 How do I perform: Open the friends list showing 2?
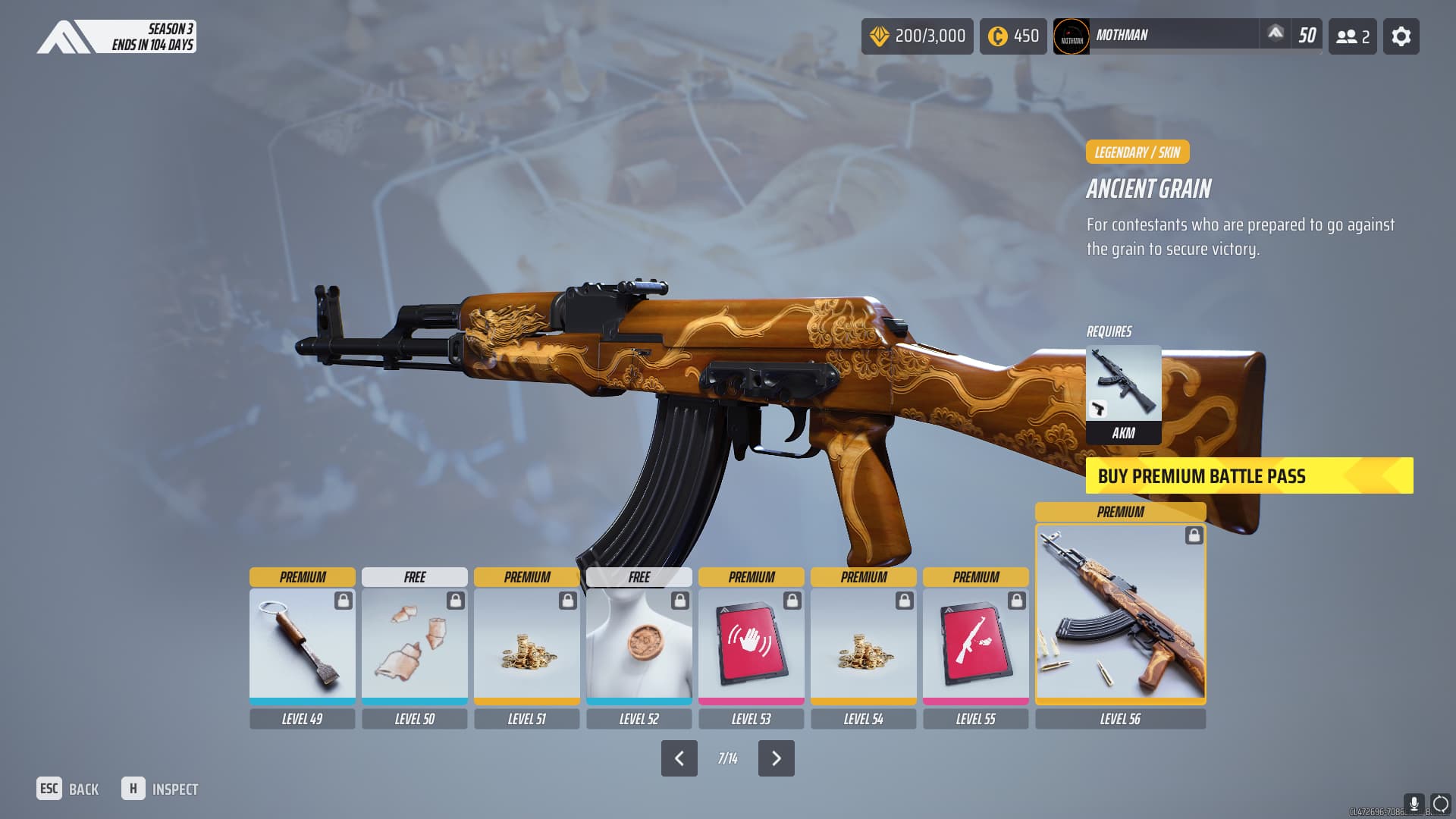[1352, 36]
